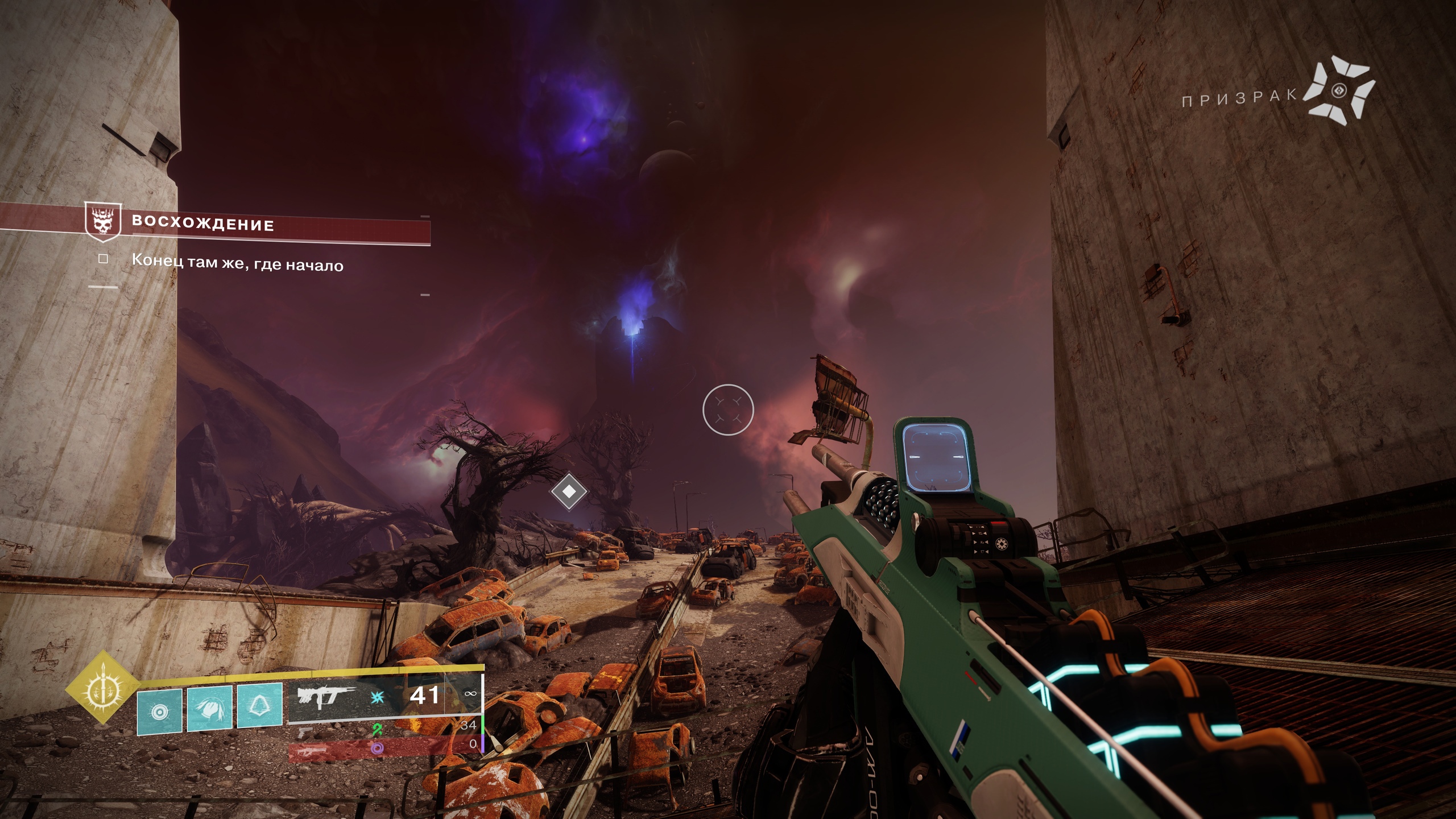Activate the yellow diamond super ability
1456x819 pixels.
tap(102, 688)
